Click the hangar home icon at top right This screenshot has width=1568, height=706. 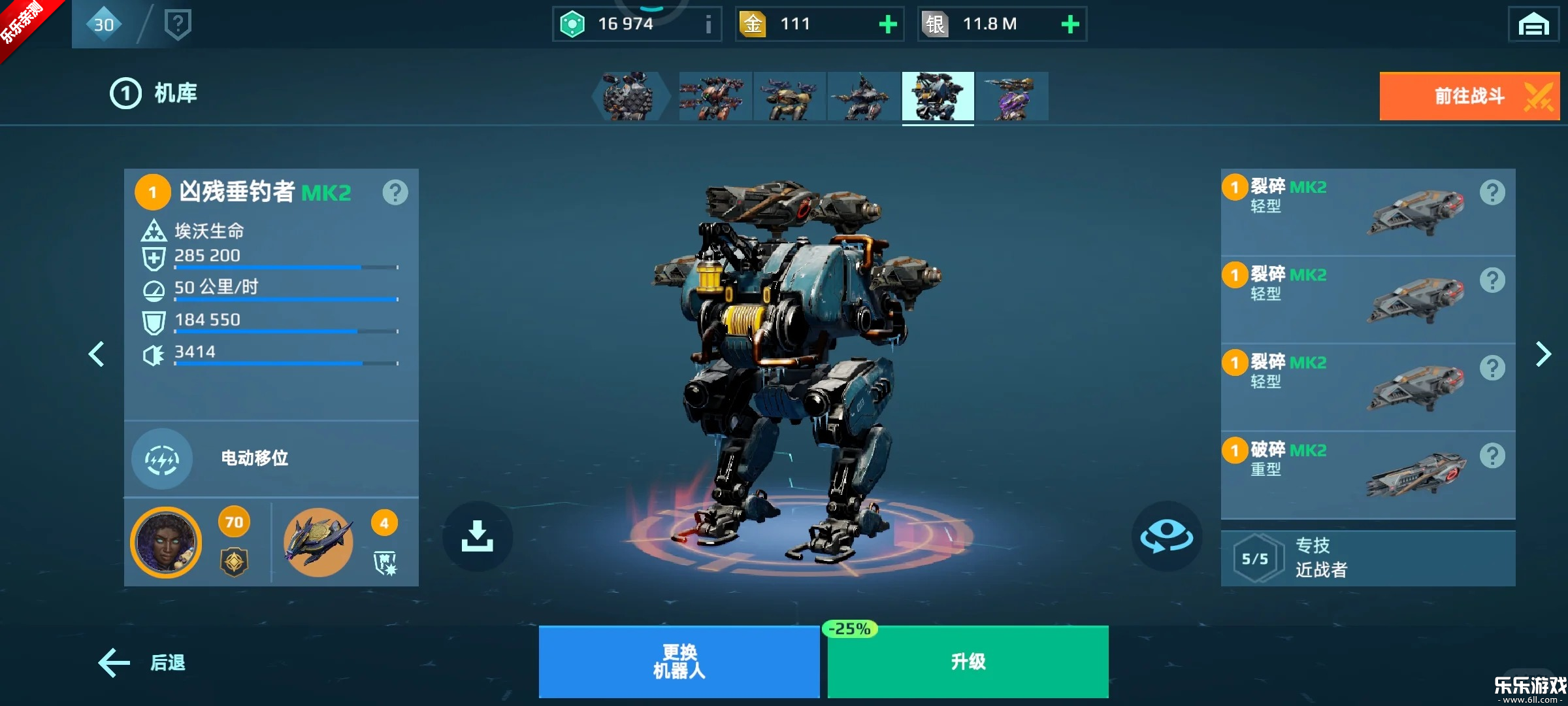point(1535,24)
